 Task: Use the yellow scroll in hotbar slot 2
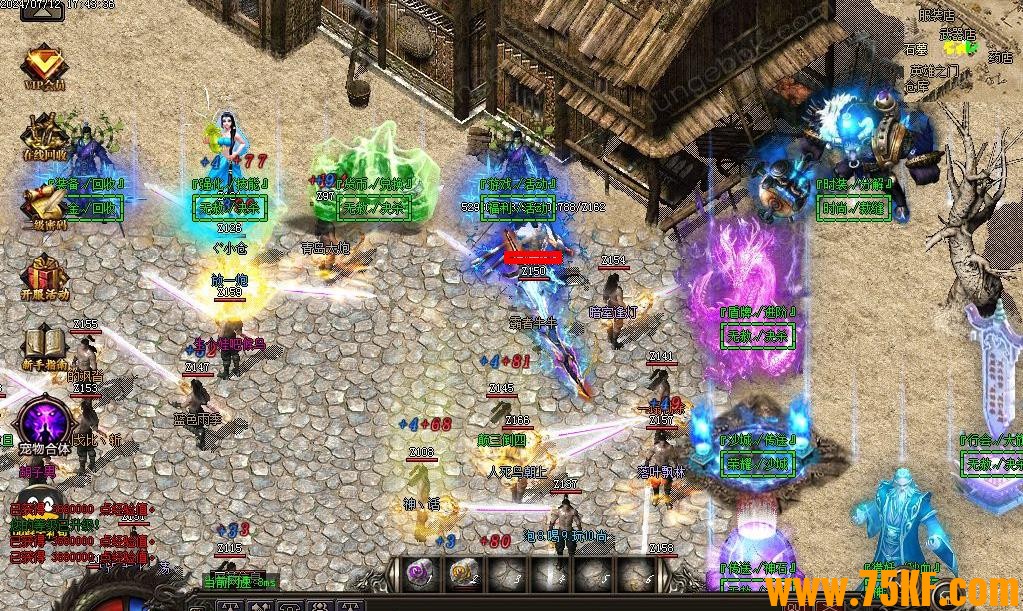462,573
